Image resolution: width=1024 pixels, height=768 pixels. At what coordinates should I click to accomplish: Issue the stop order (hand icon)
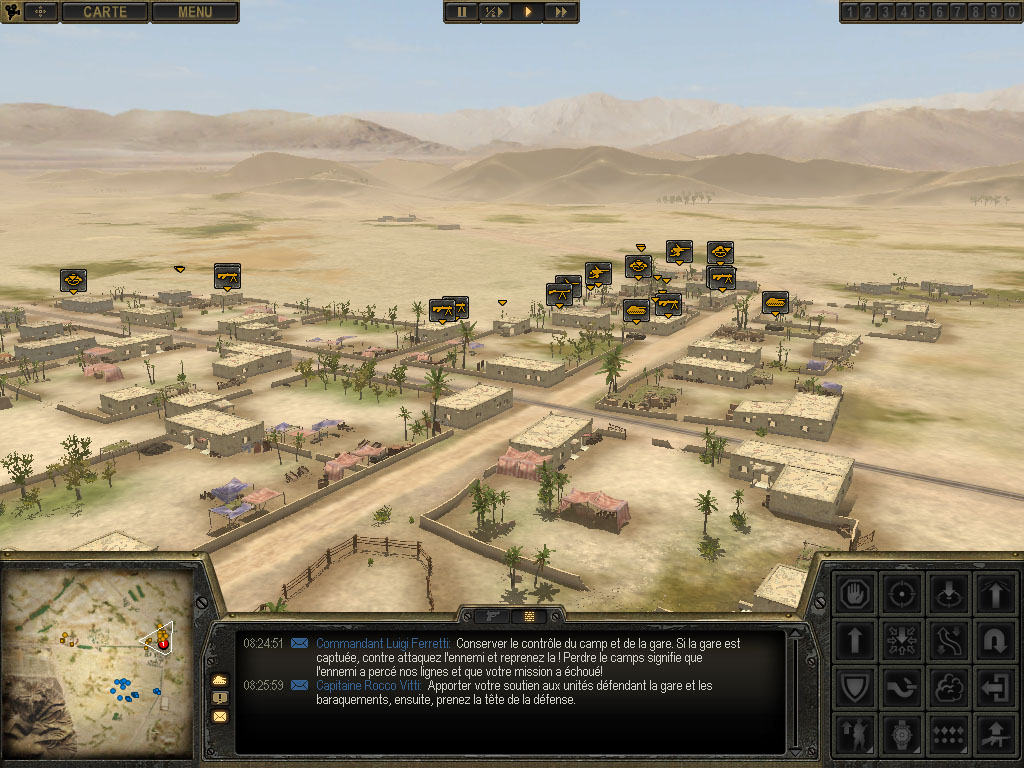[x=856, y=592]
